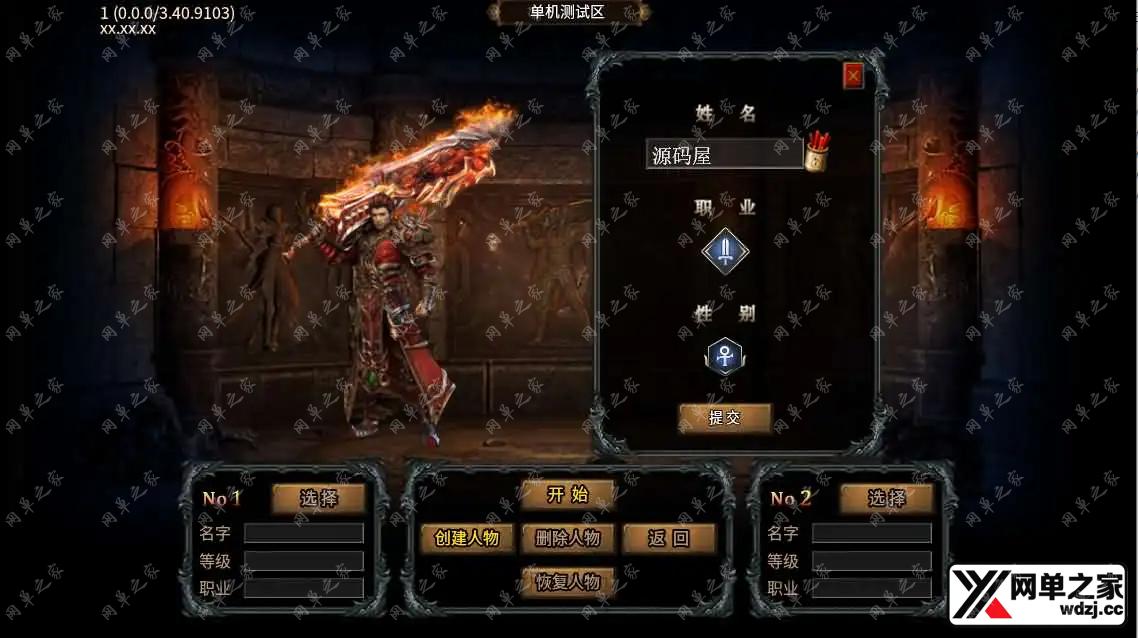Image resolution: width=1138 pixels, height=638 pixels.
Task: Toggle the gender symbol icon
Action: [725, 355]
